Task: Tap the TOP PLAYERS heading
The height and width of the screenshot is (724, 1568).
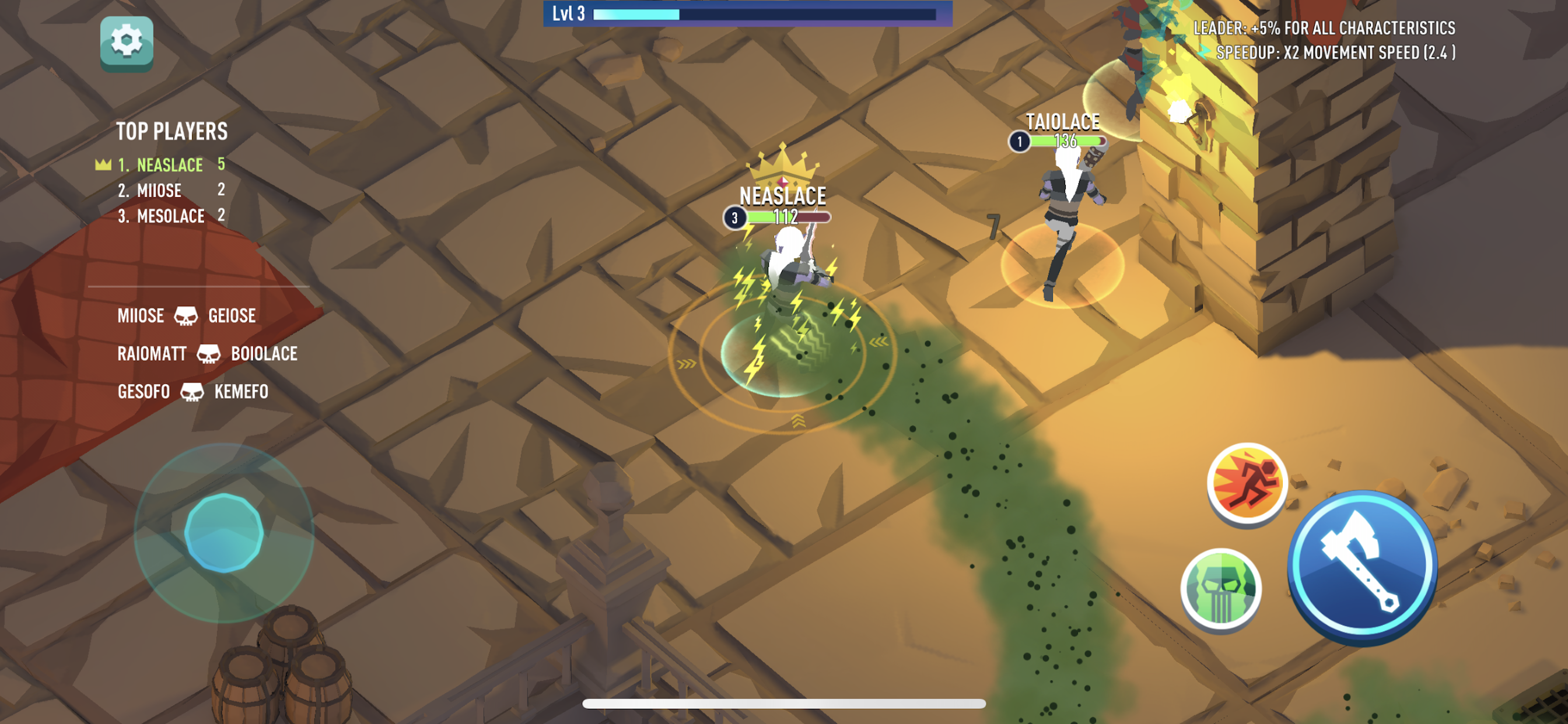Action: click(x=172, y=130)
